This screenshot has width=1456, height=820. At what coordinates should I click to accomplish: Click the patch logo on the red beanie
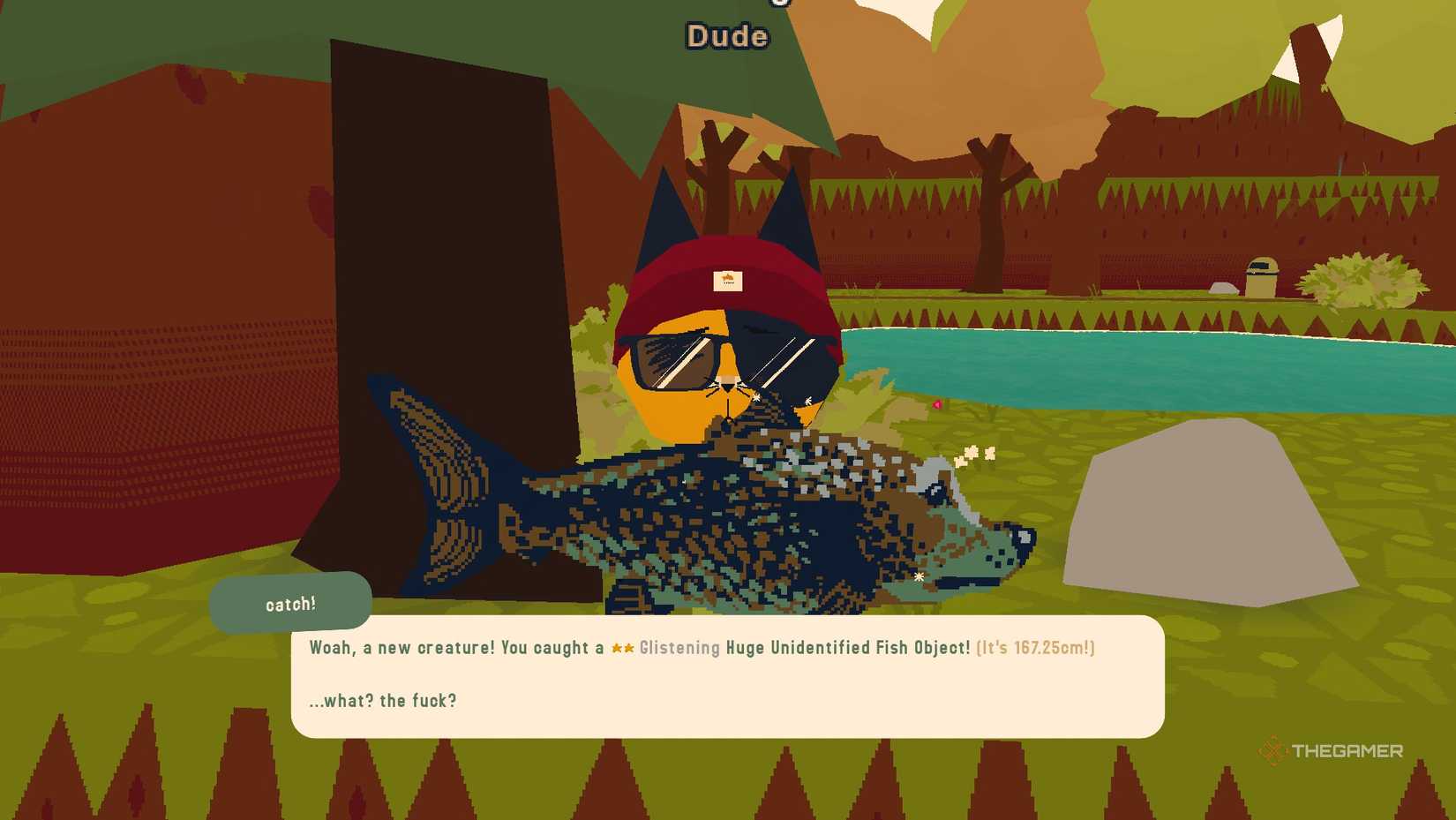(x=727, y=279)
